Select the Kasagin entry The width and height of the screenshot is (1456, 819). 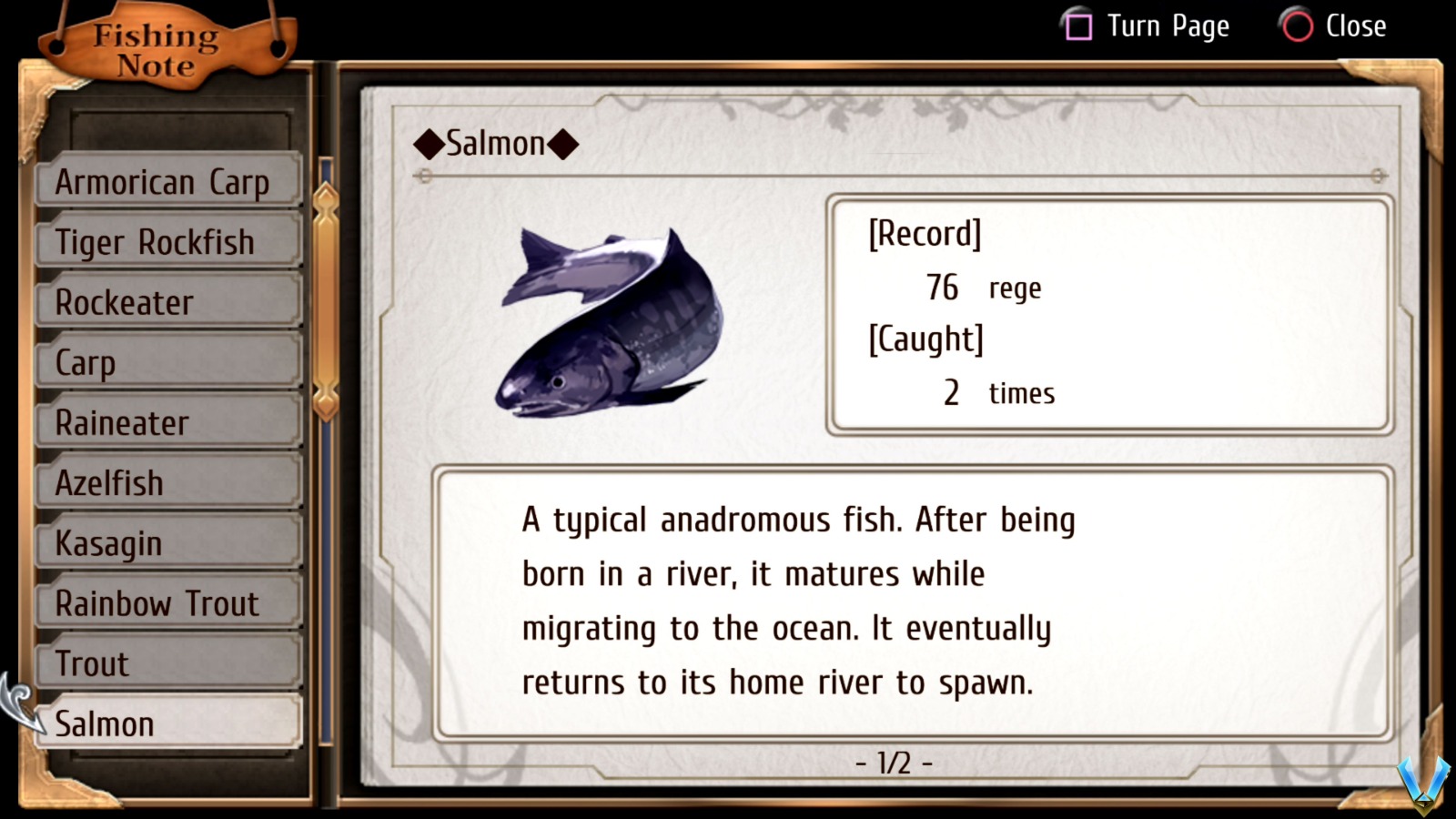[167, 543]
